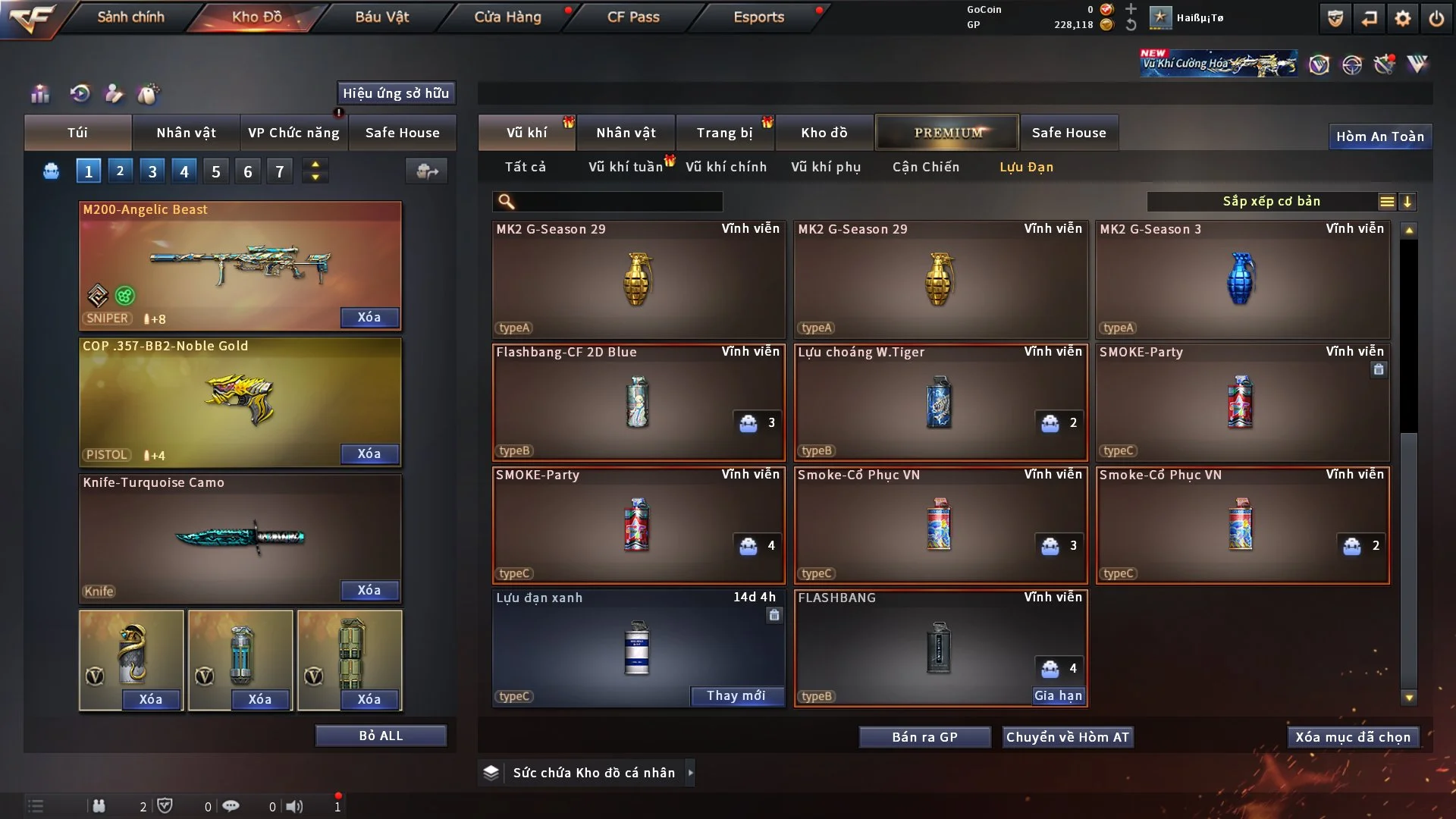Choose bag preset number 3
Viewport: 1456px width, 819px height.
152,171
